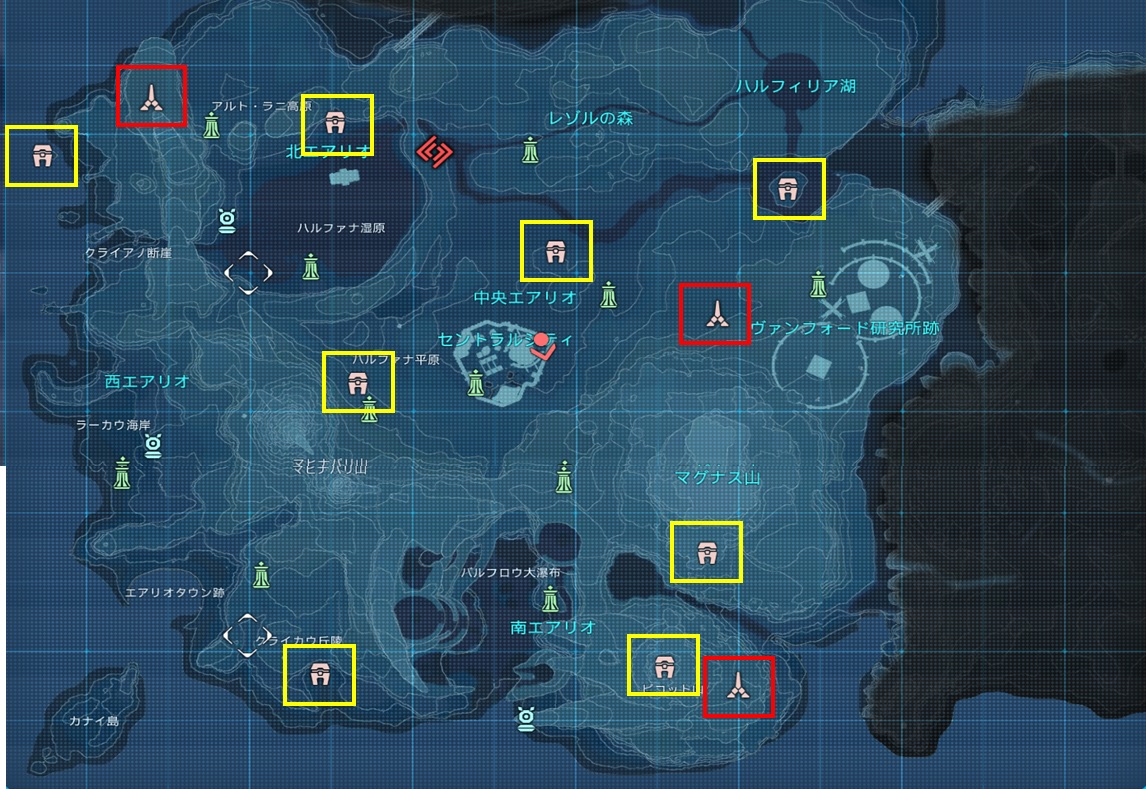
Task: Click the green Ryuker device in セントラルシティ
Action: 476,381
